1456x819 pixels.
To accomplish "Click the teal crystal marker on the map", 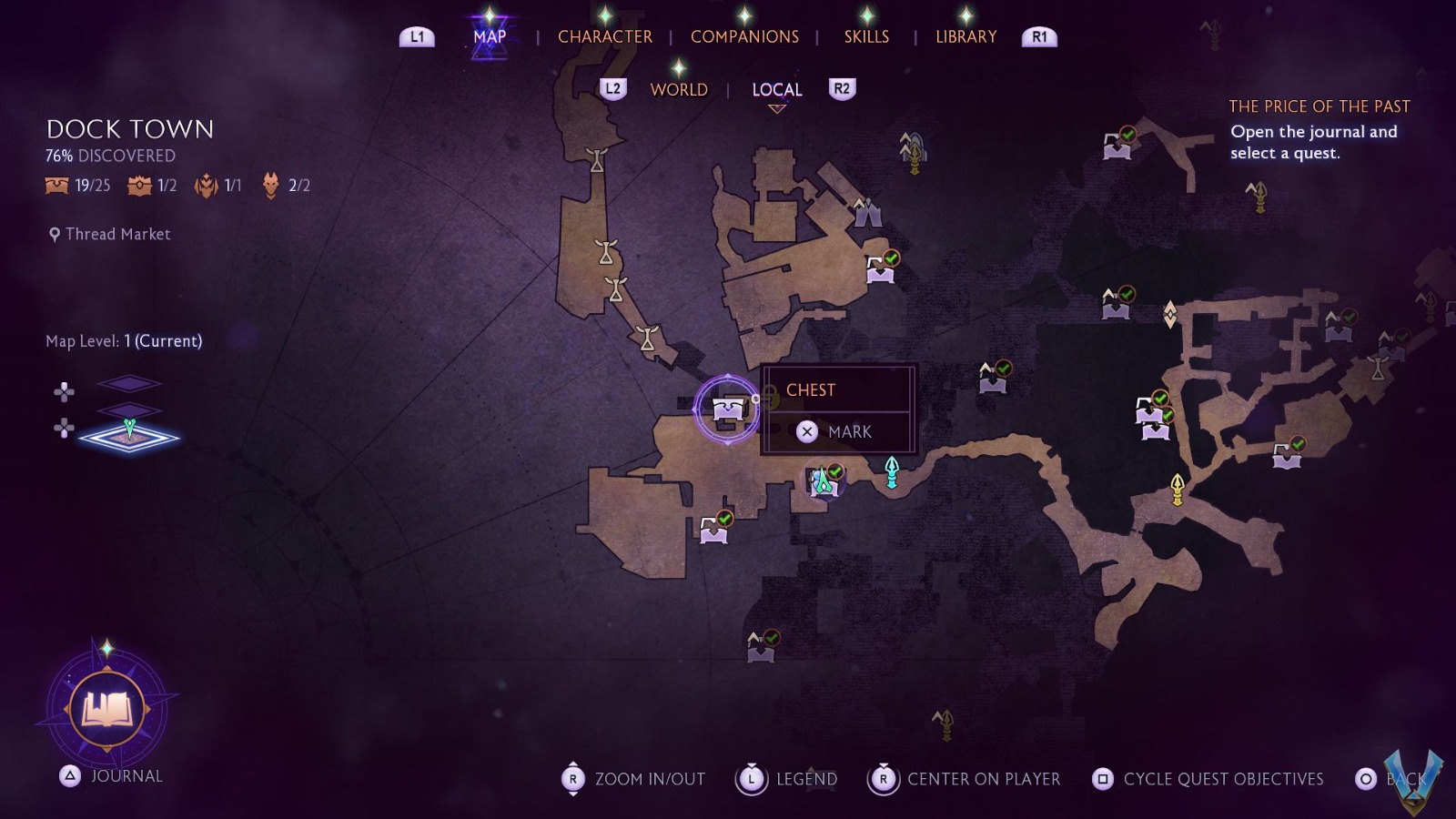I will tap(892, 471).
